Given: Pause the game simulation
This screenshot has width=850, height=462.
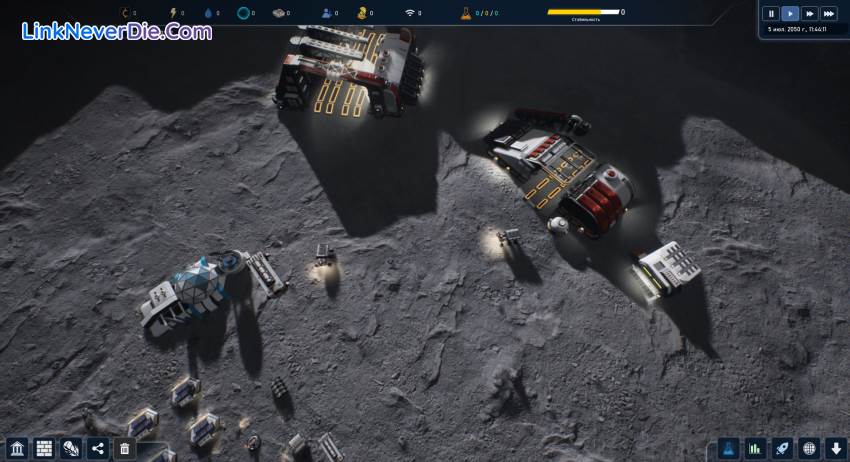Looking at the screenshot, I should point(770,14).
